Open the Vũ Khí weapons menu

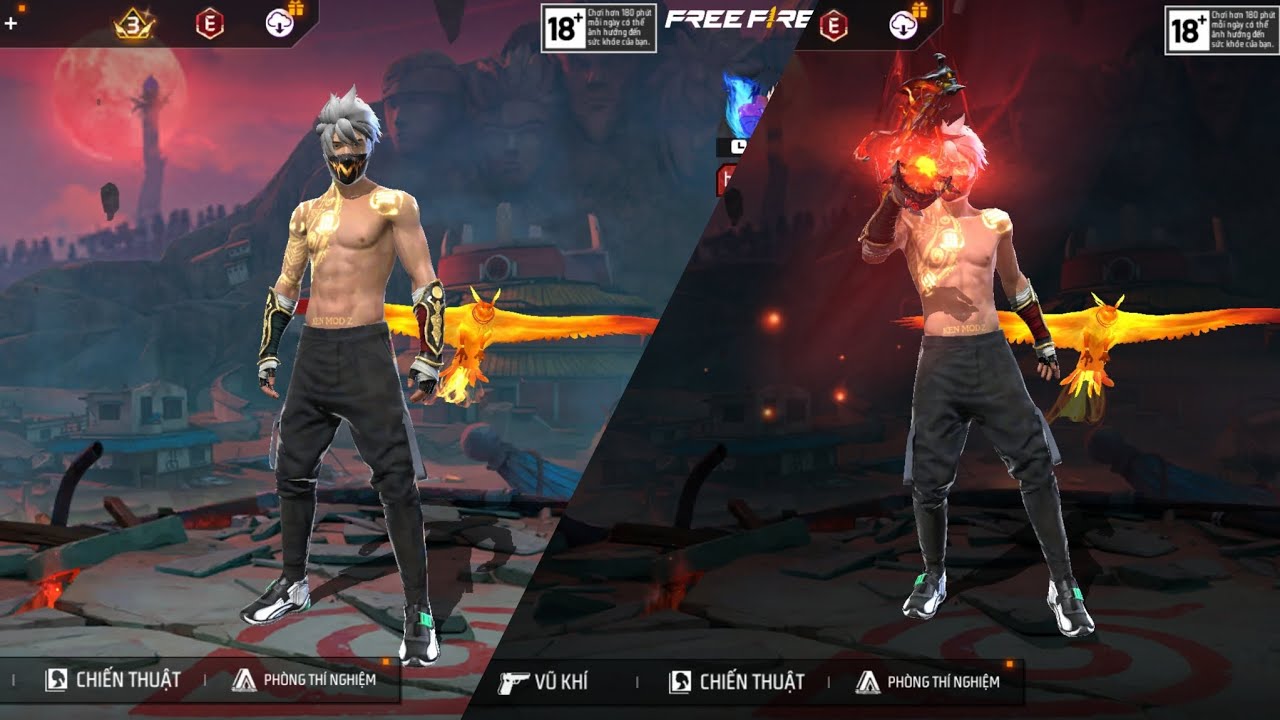pos(545,682)
